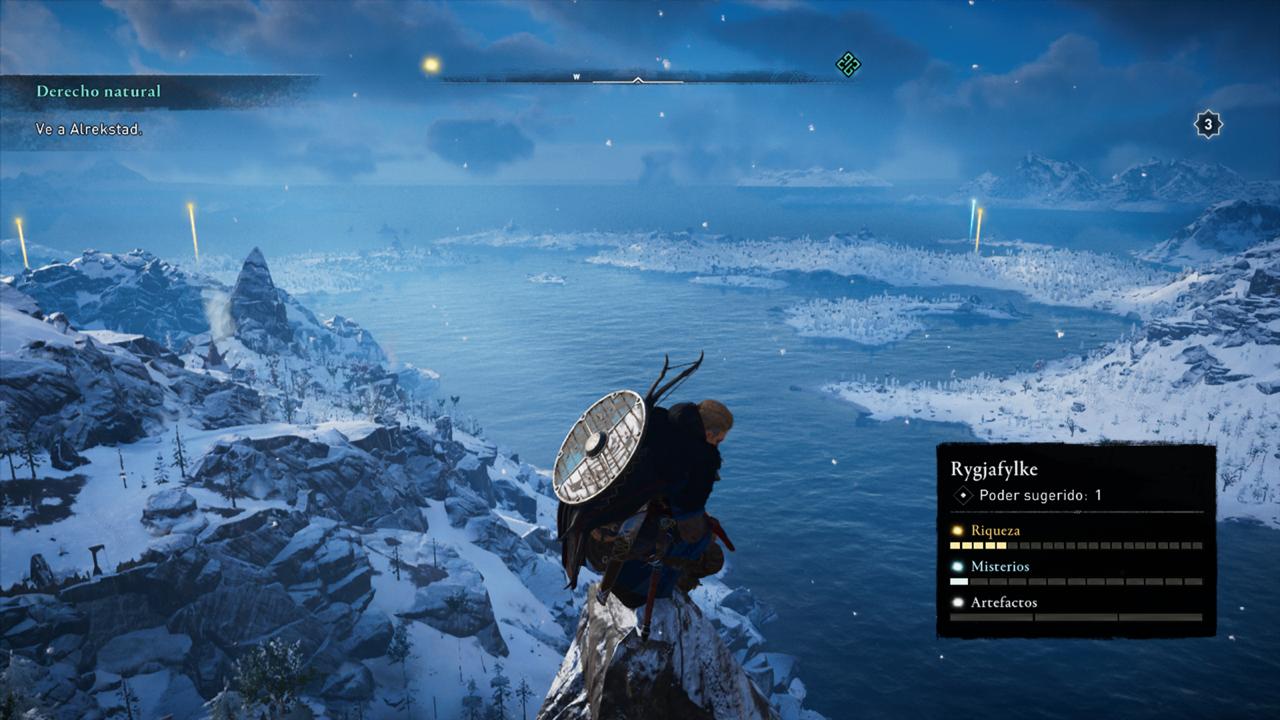Screen dimensions: 1280x720
Task: Open the Rygjafylke region info panel
Action: pos(1075,470)
